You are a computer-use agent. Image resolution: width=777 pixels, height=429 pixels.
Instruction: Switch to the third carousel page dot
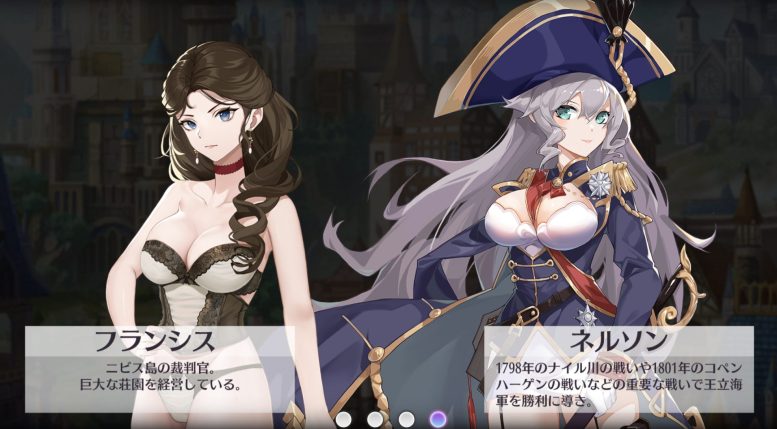coord(406,418)
